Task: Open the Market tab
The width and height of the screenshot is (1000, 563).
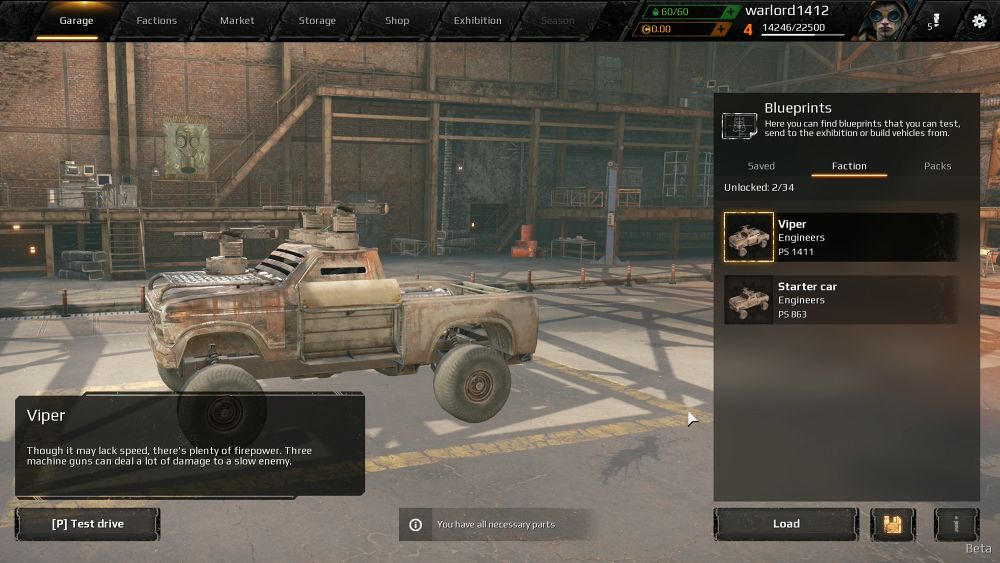Action: [x=237, y=20]
